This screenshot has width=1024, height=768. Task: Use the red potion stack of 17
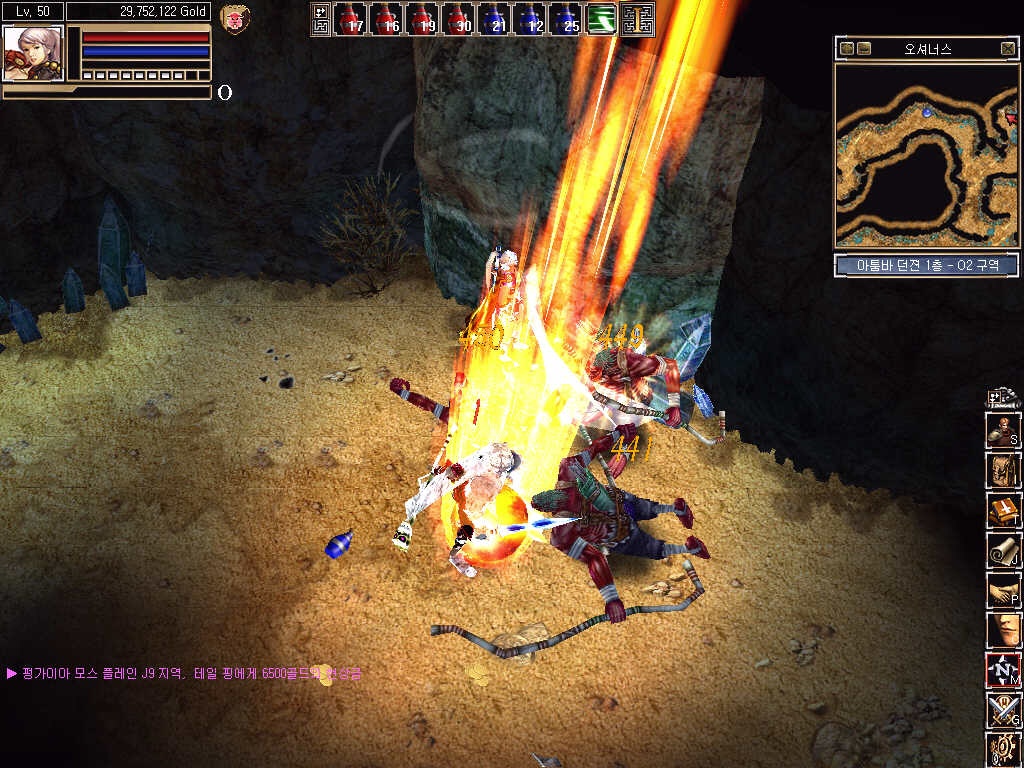click(x=349, y=20)
